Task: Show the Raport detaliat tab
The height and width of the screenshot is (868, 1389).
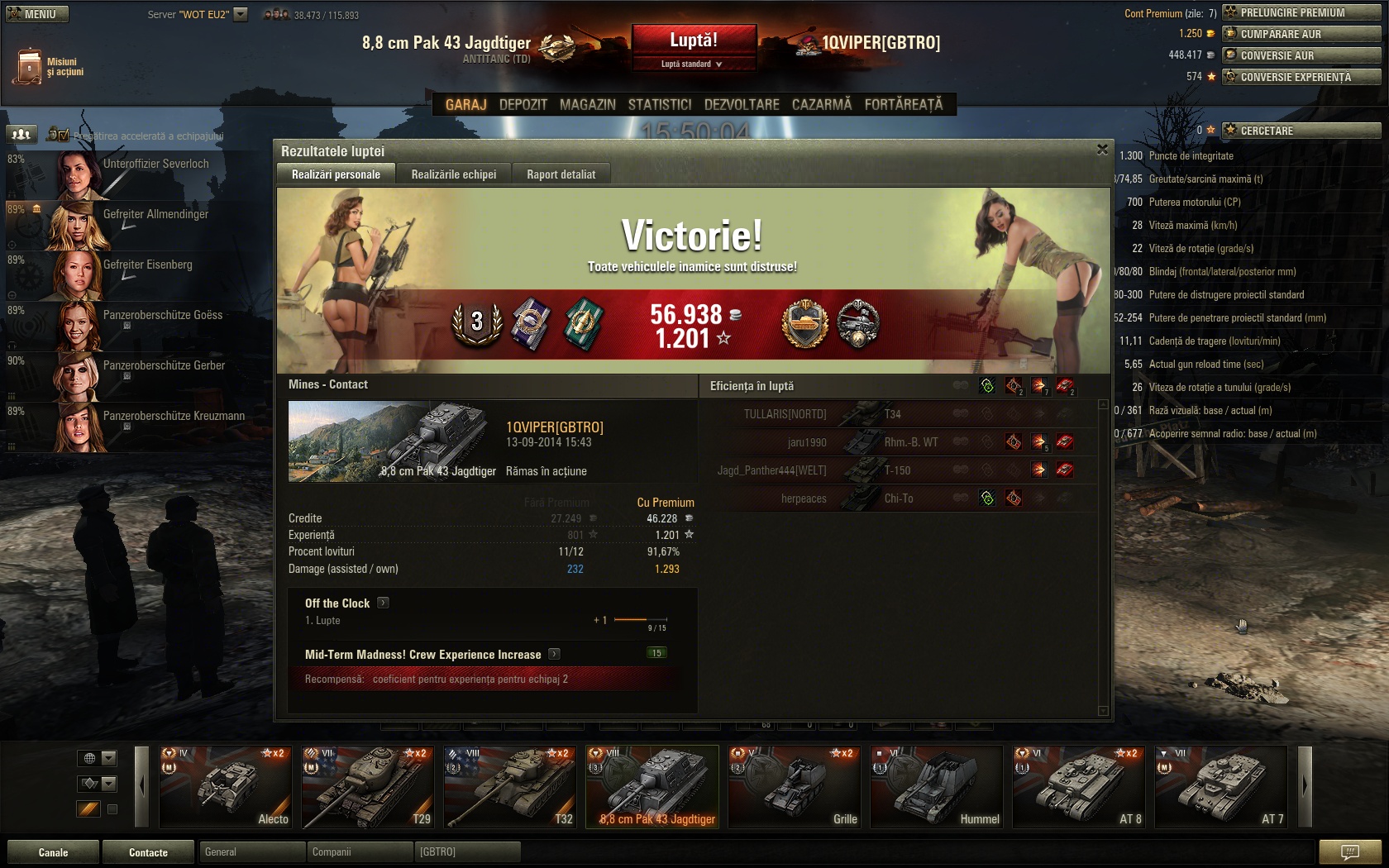Action: 561,174
